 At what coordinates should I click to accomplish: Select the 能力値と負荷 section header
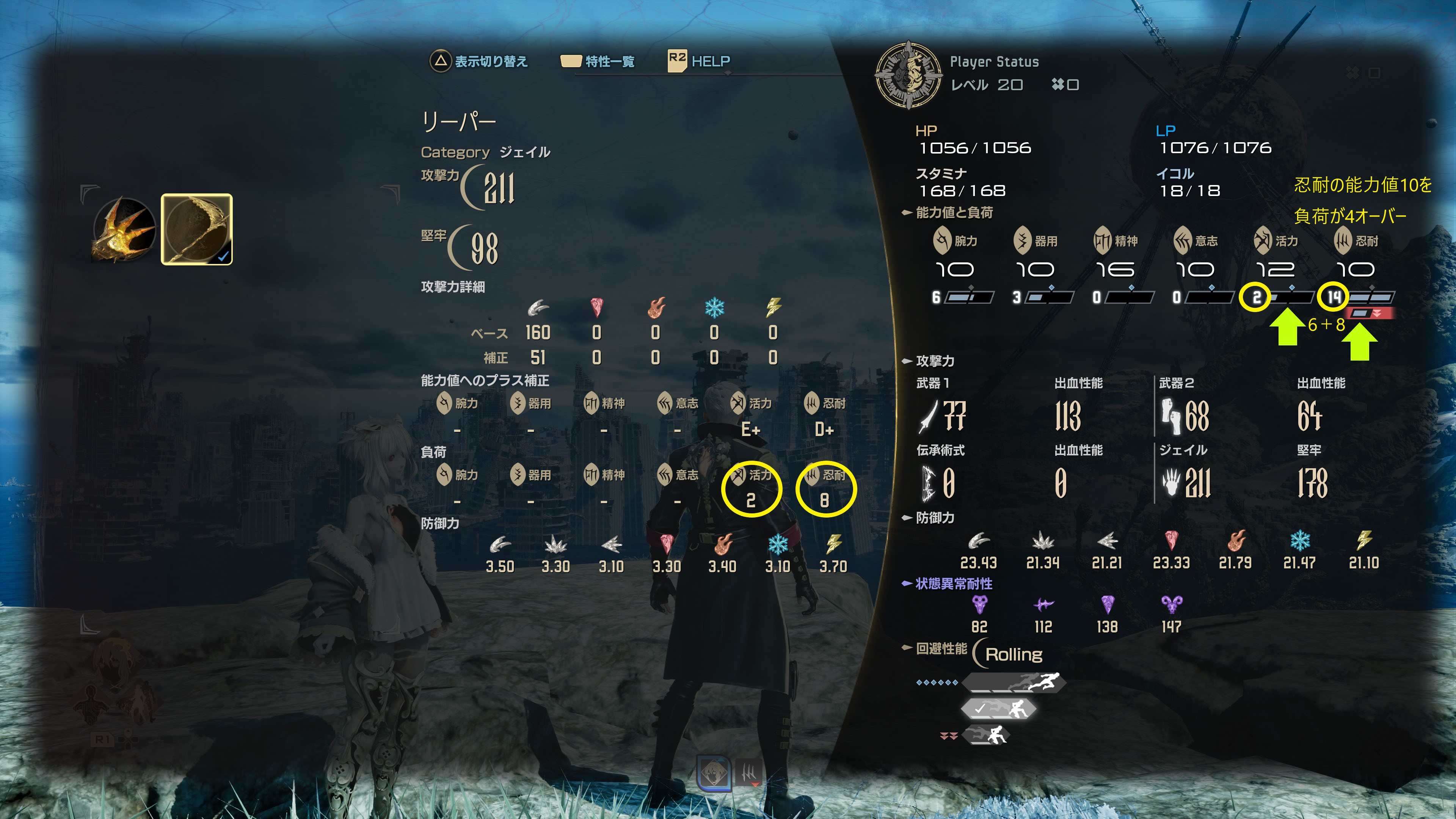click(x=954, y=212)
